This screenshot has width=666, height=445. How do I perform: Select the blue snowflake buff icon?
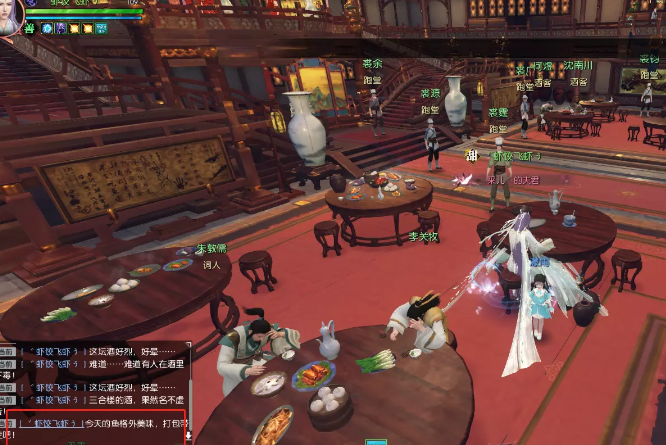46,29
